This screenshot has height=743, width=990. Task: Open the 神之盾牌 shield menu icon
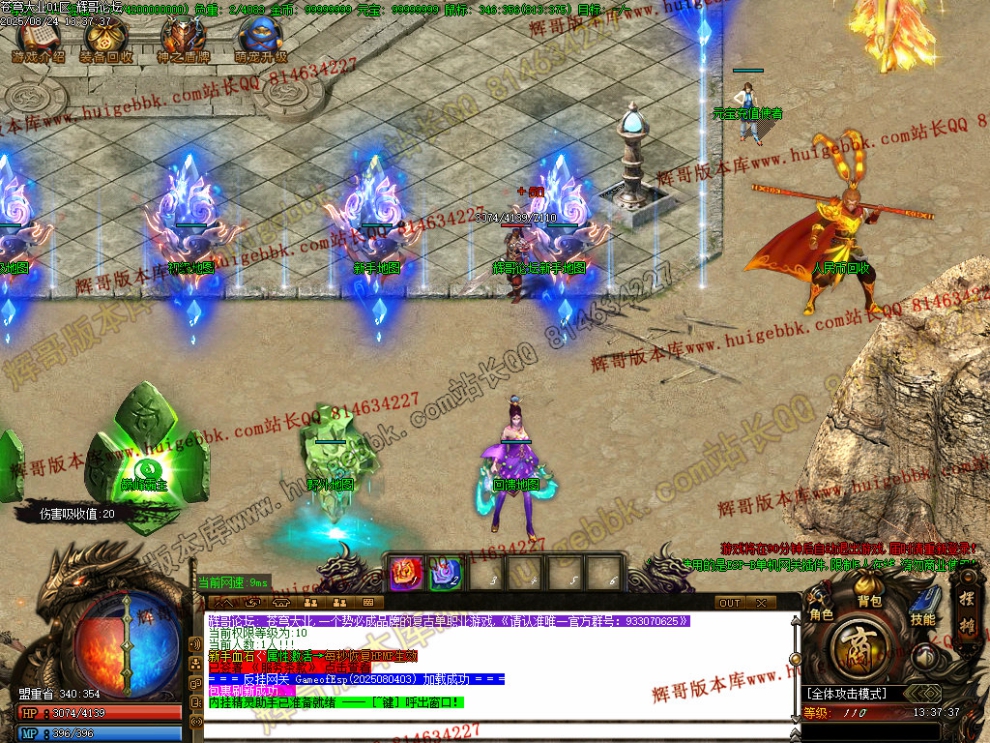pyautogui.click(x=182, y=38)
